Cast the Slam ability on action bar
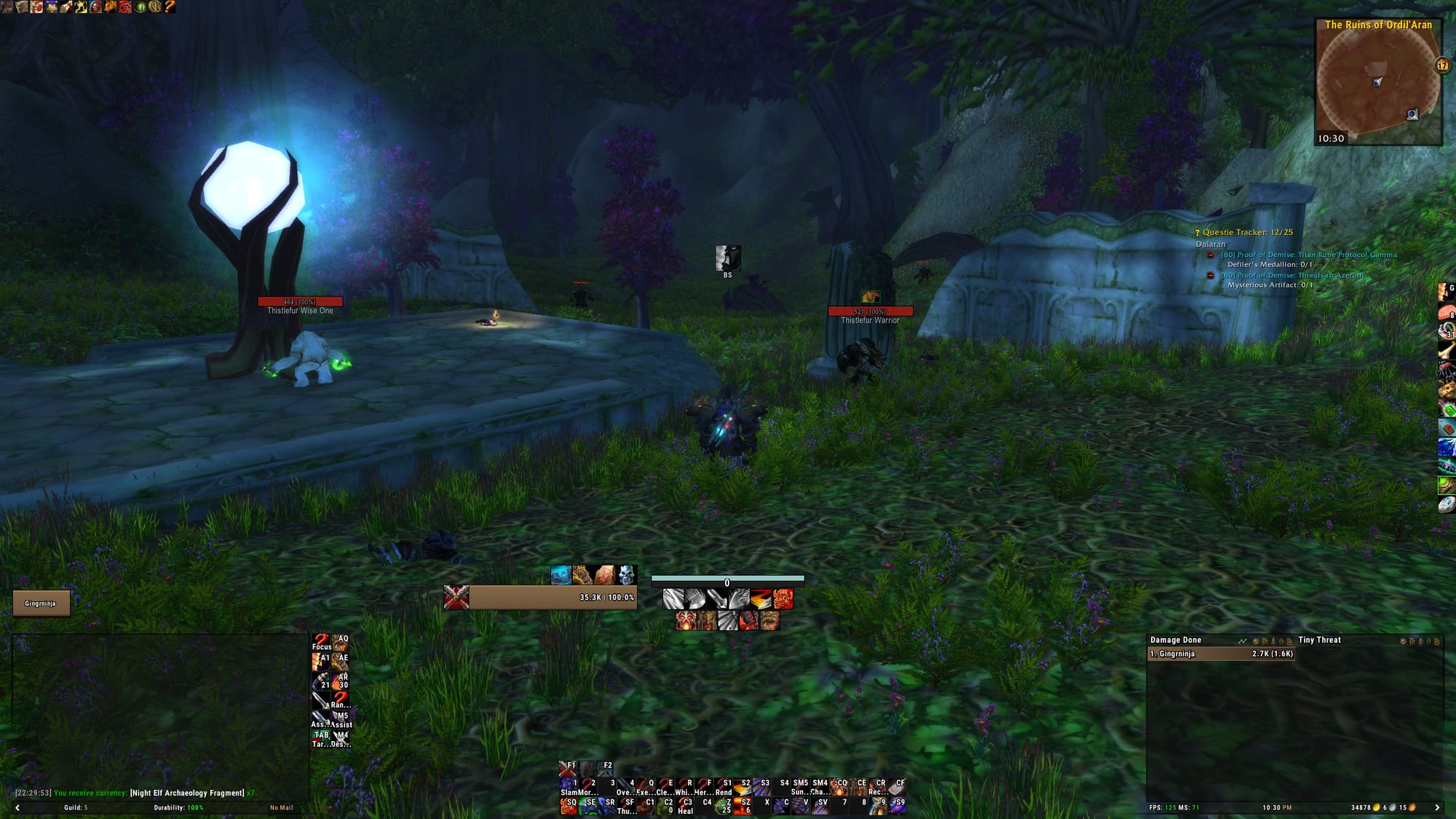Viewport: 1456px width, 819px height. [x=568, y=783]
